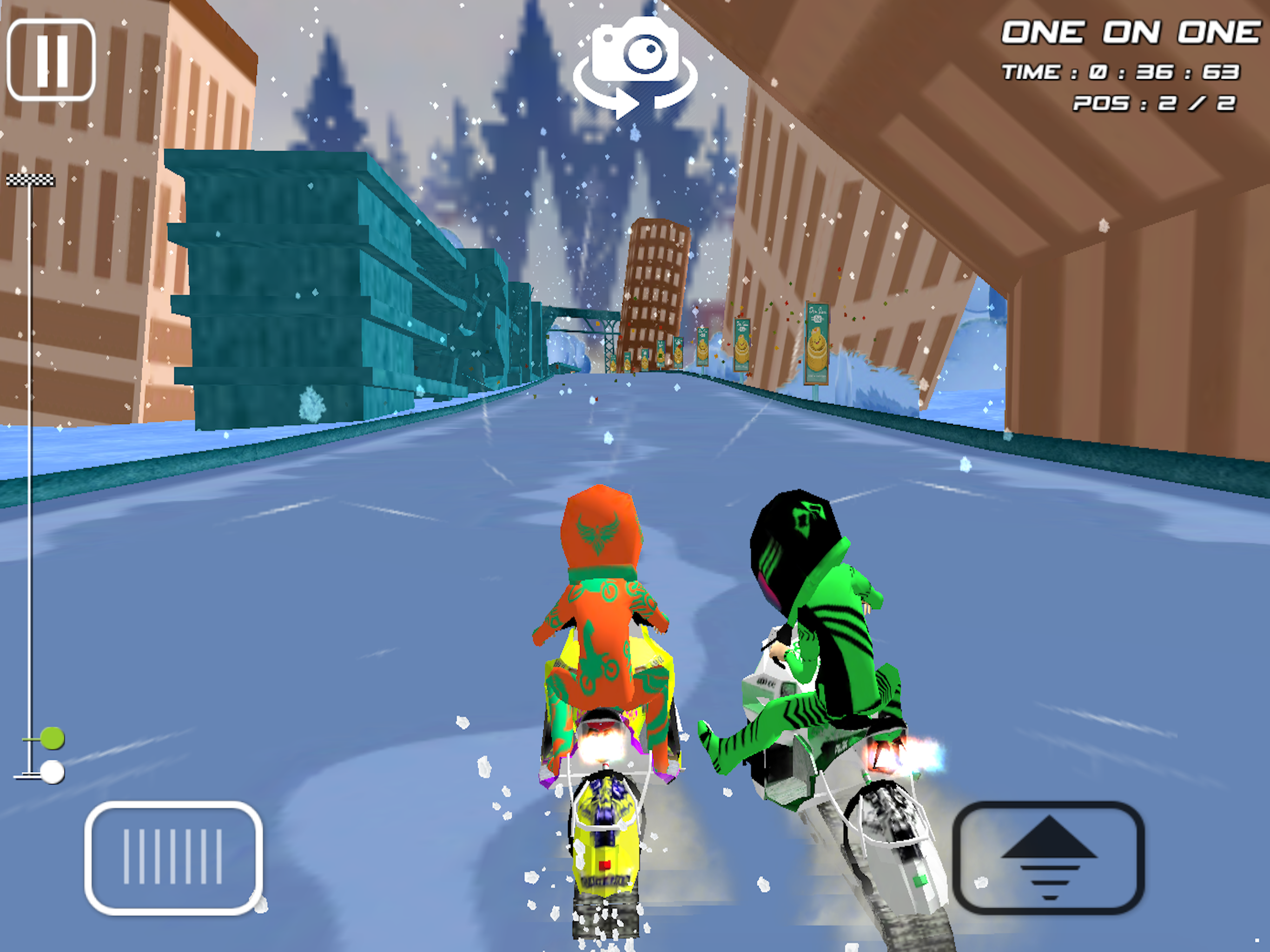Tap the brake pedal button

coord(173,857)
